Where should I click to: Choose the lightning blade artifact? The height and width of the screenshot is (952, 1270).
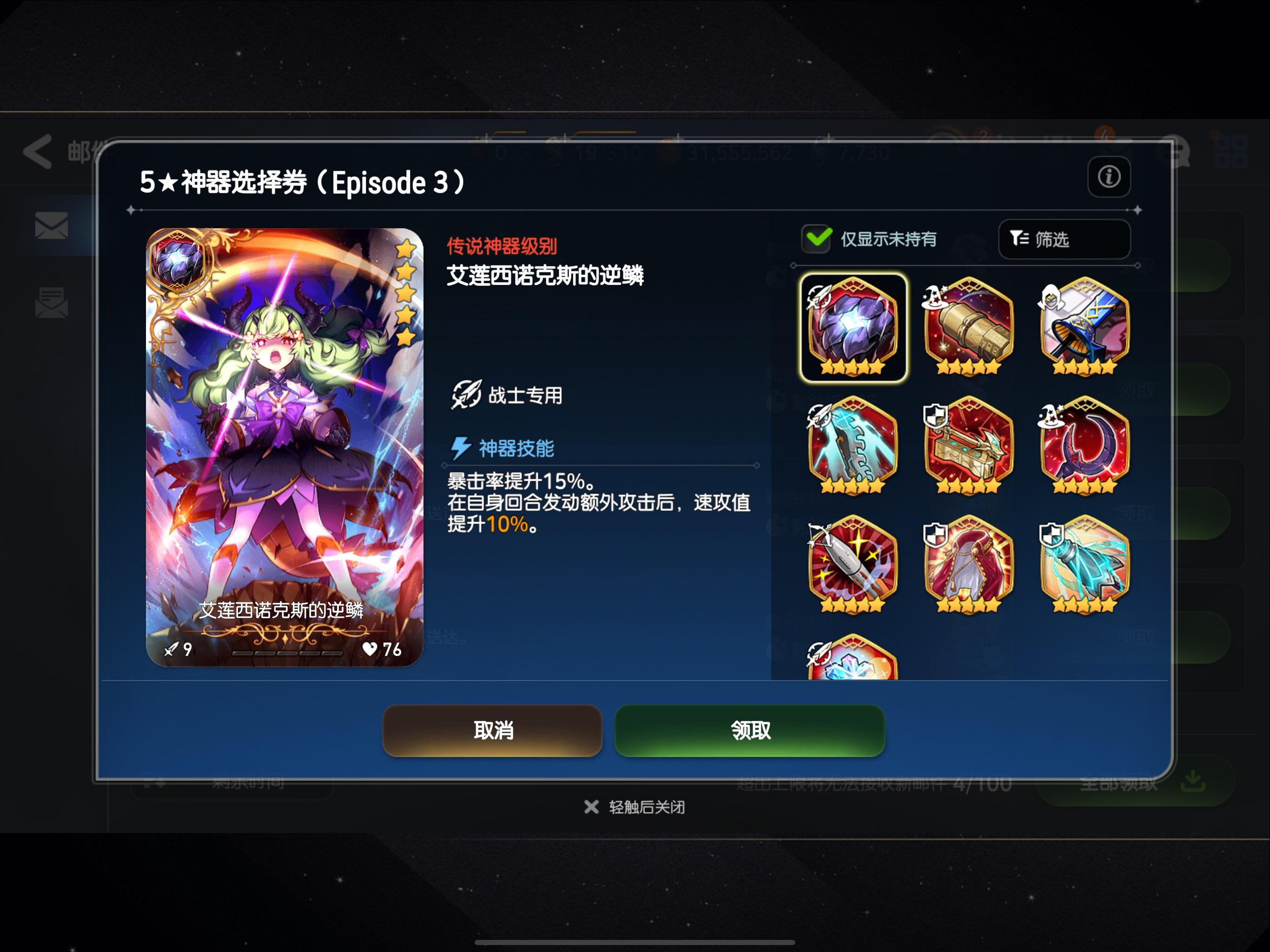854,445
